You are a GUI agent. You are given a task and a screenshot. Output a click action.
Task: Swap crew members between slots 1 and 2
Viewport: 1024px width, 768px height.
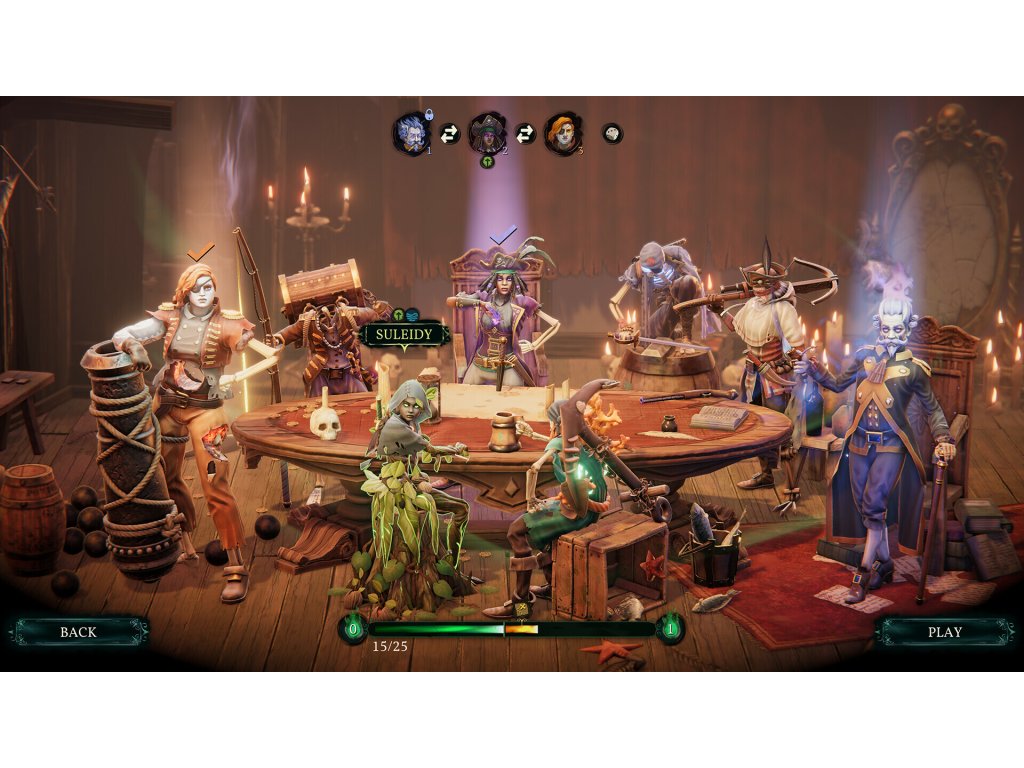coord(450,133)
